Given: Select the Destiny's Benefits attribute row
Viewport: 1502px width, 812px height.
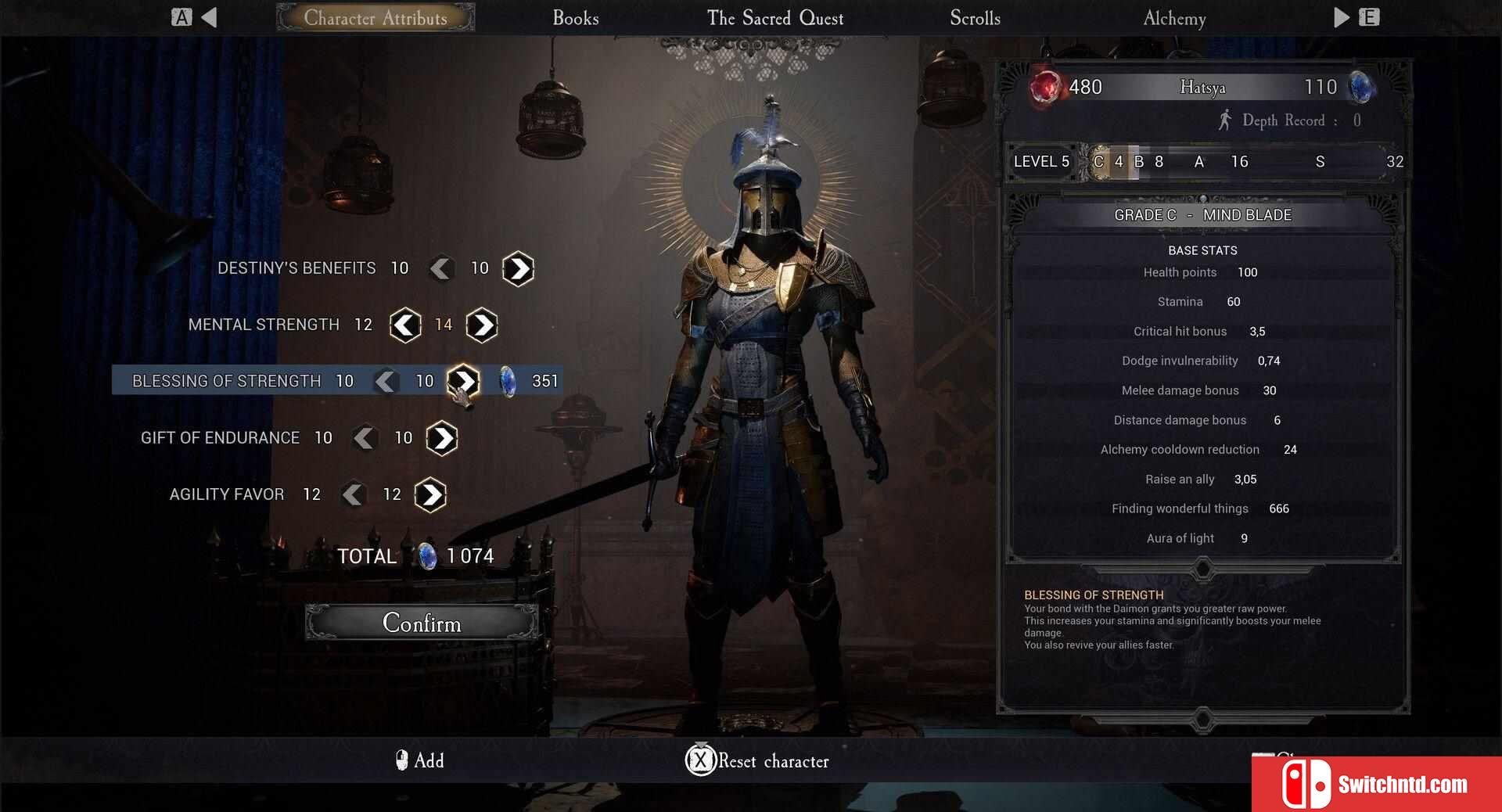Looking at the screenshot, I should click(x=296, y=268).
